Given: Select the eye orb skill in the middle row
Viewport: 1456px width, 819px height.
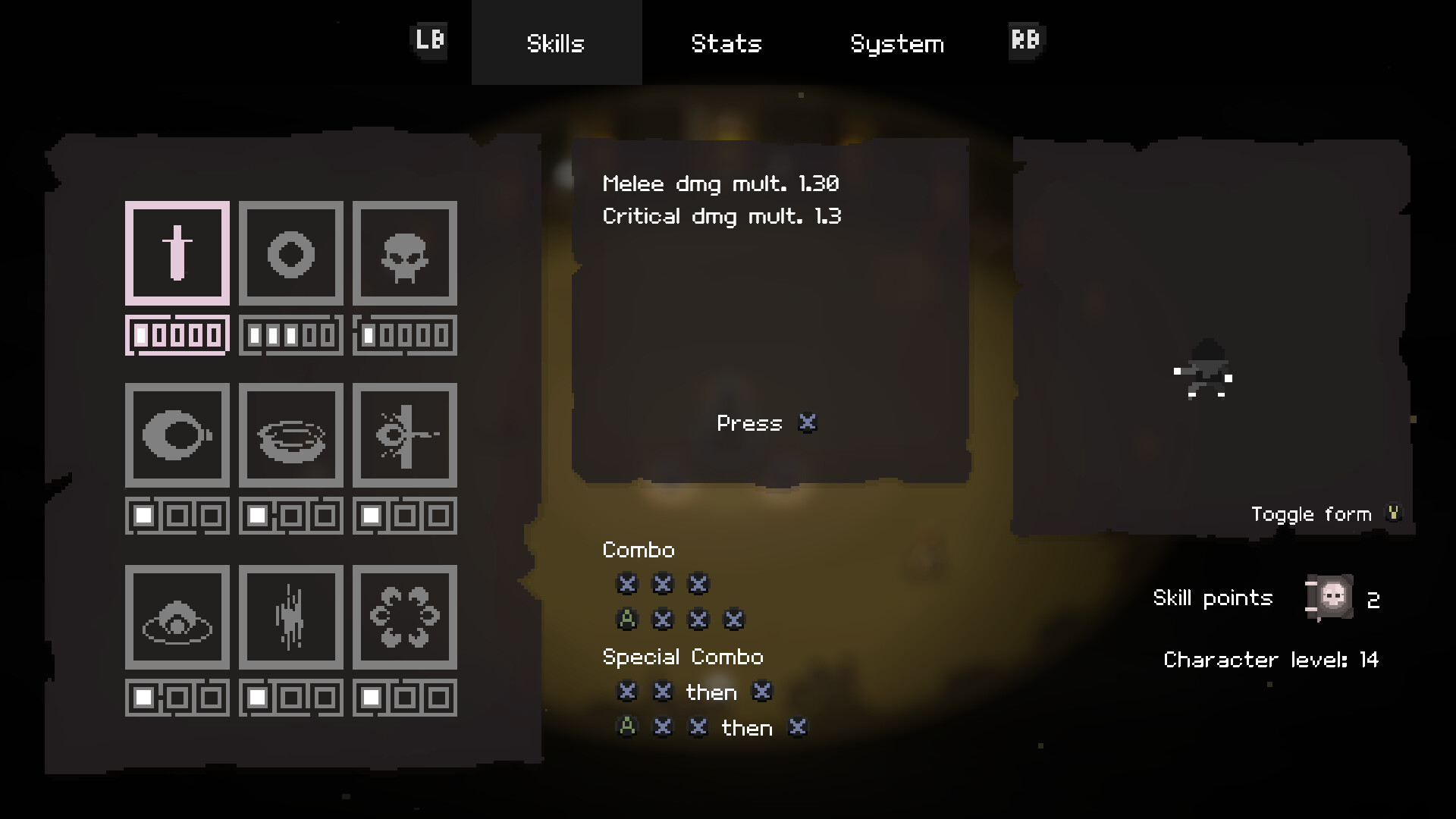Looking at the screenshot, I should click(x=177, y=435).
